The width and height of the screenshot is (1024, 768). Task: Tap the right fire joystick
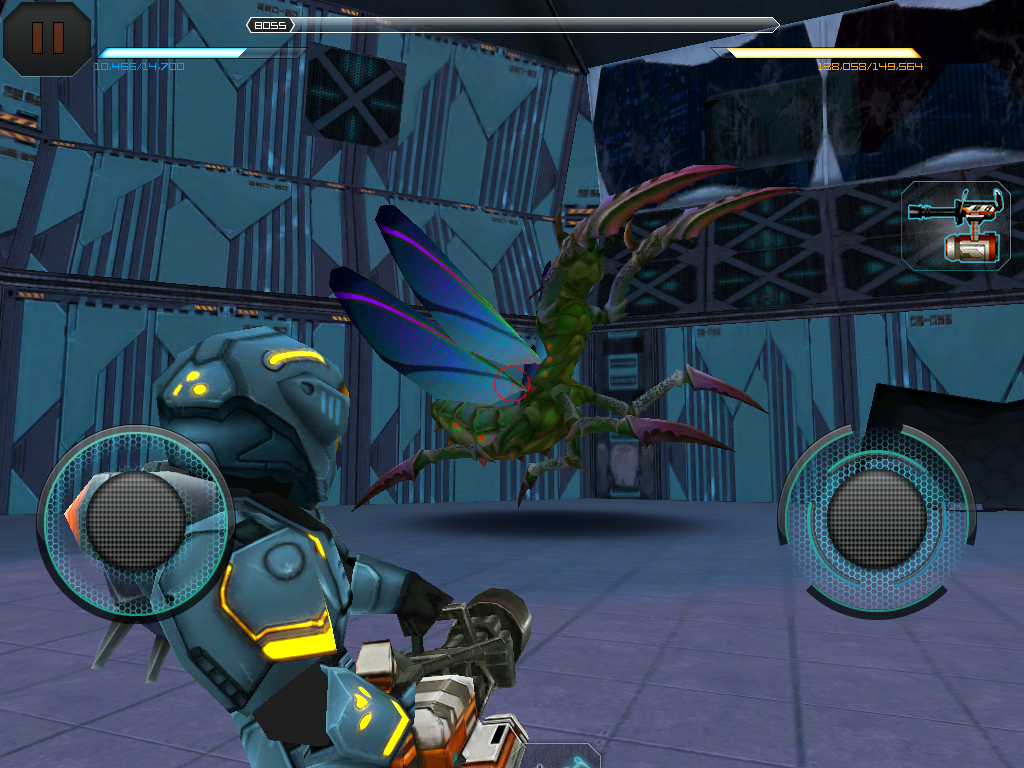[x=877, y=517]
